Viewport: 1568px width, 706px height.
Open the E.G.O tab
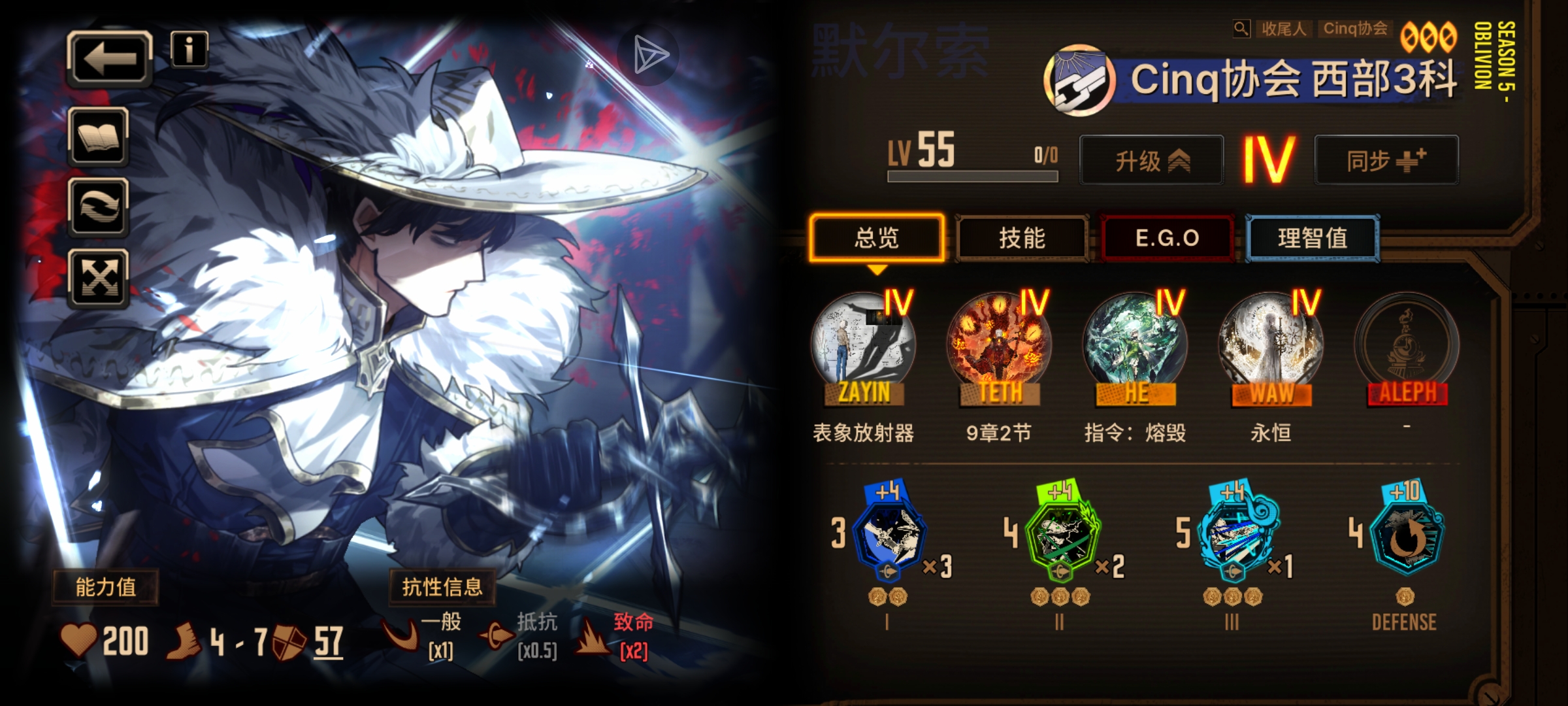click(1167, 238)
